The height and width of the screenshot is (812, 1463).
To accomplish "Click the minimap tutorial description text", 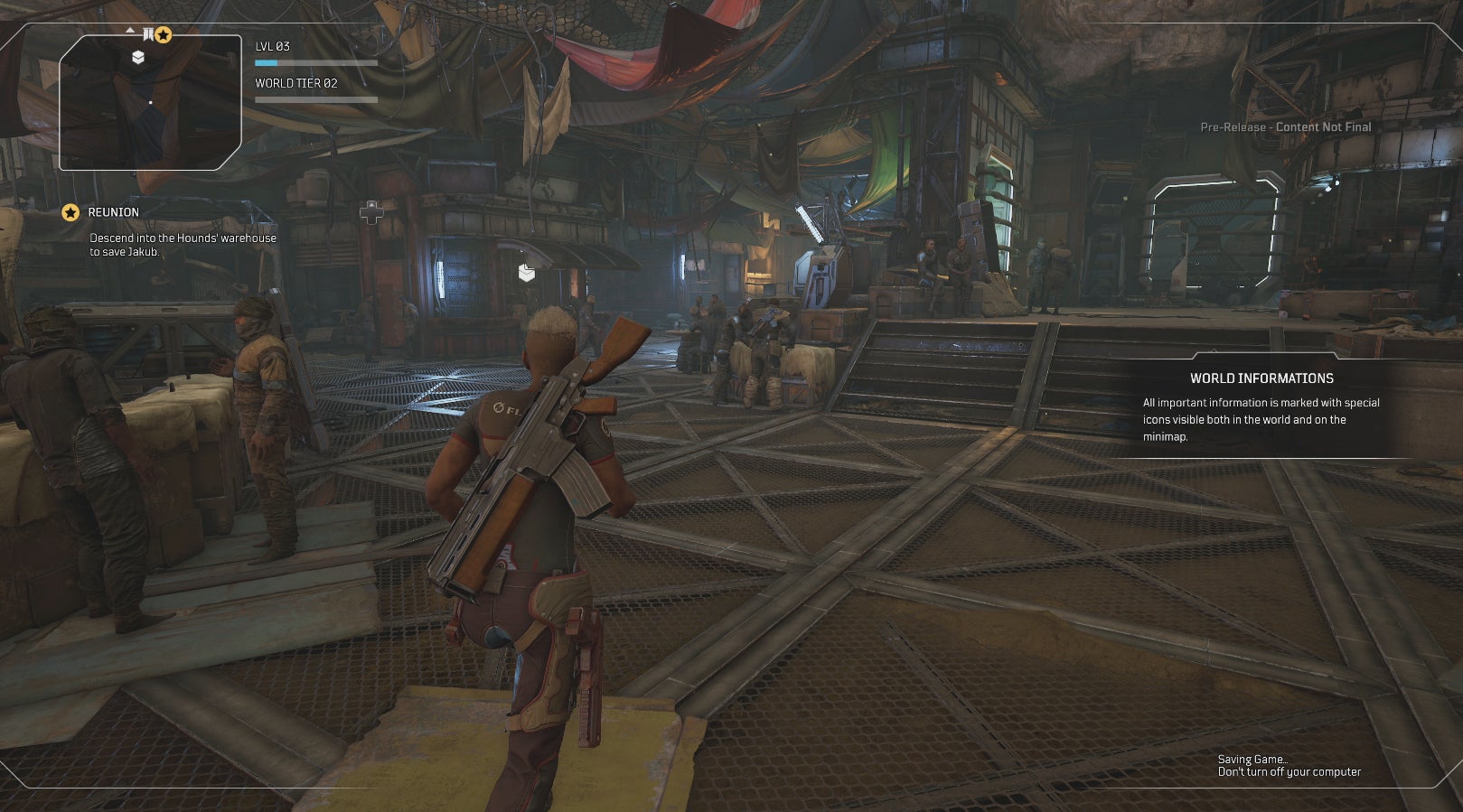I will click(x=1261, y=417).
